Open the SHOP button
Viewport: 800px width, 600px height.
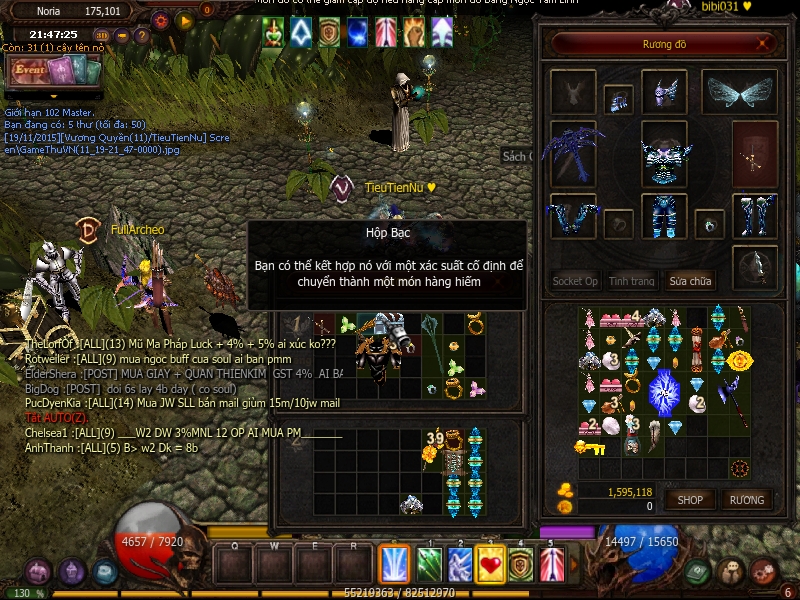(x=690, y=499)
